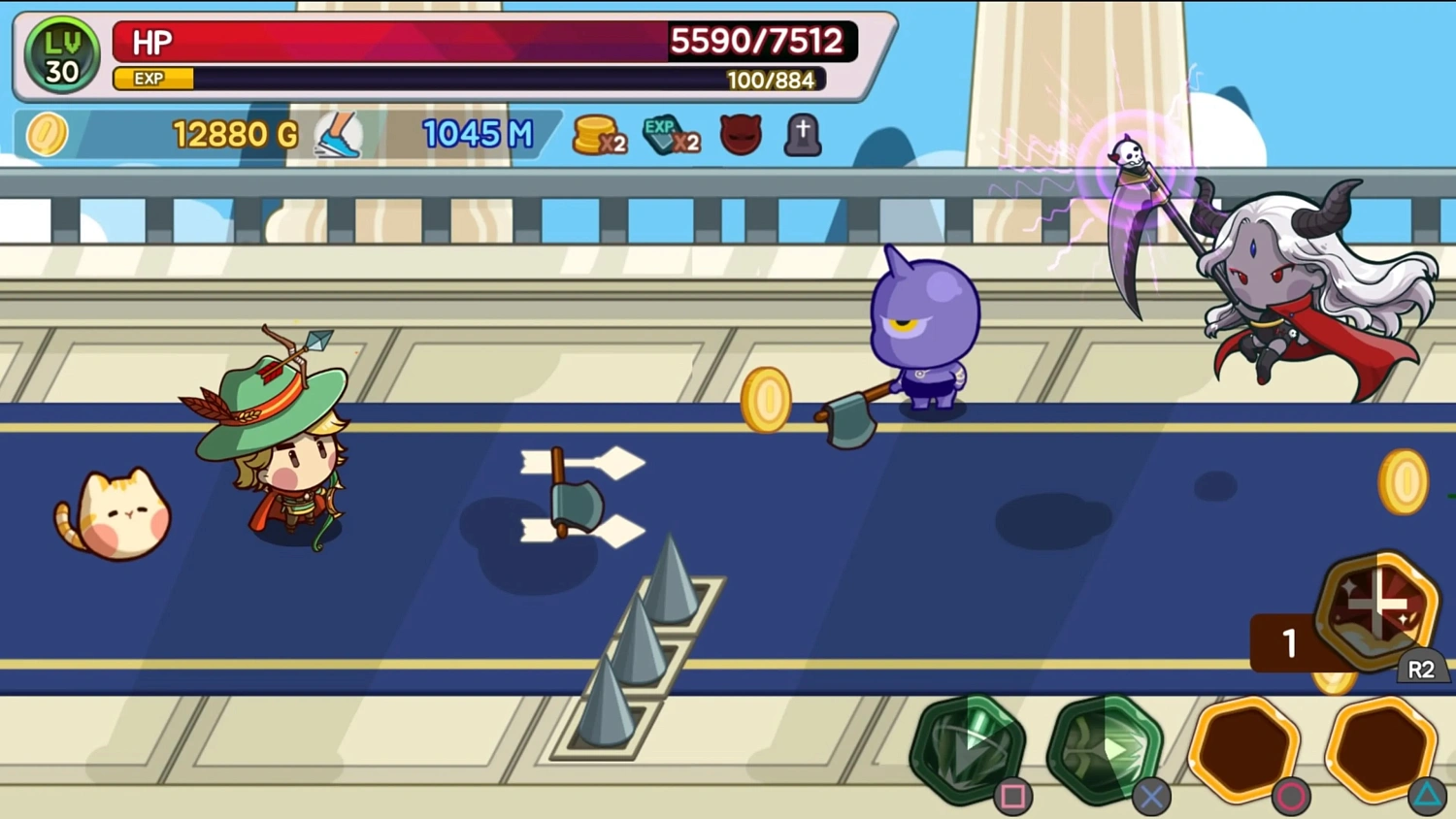
Task: Tap the tombstone status icon
Action: 803,135
